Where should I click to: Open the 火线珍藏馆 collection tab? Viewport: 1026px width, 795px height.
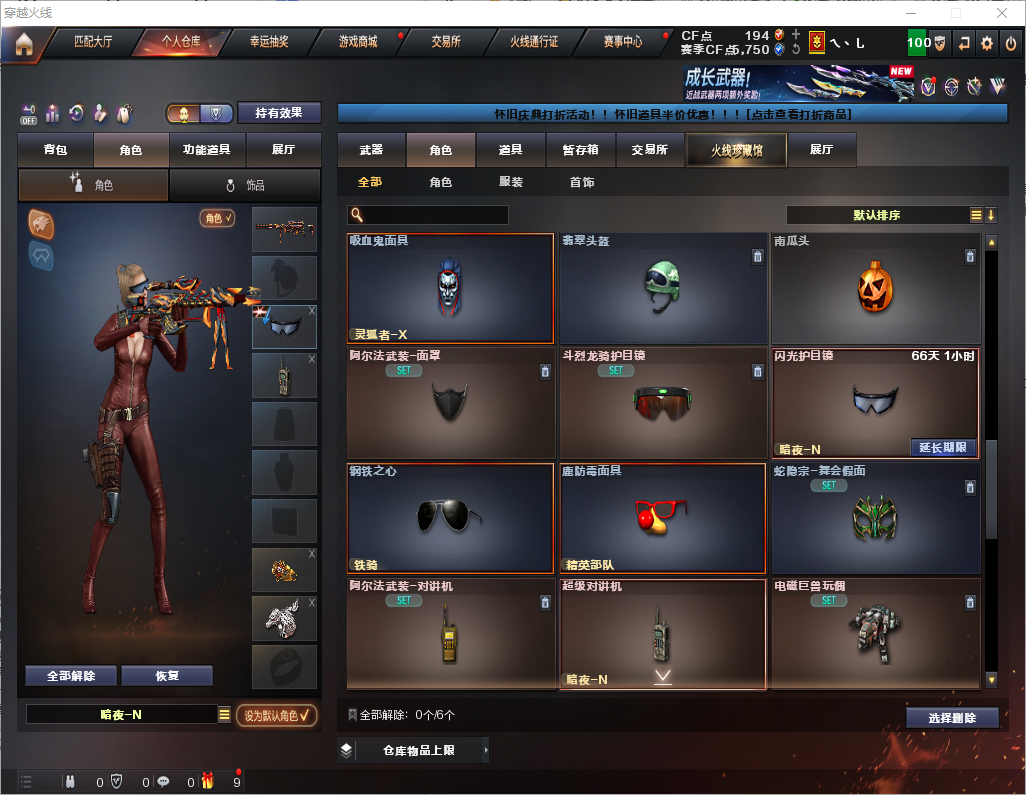point(736,150)
